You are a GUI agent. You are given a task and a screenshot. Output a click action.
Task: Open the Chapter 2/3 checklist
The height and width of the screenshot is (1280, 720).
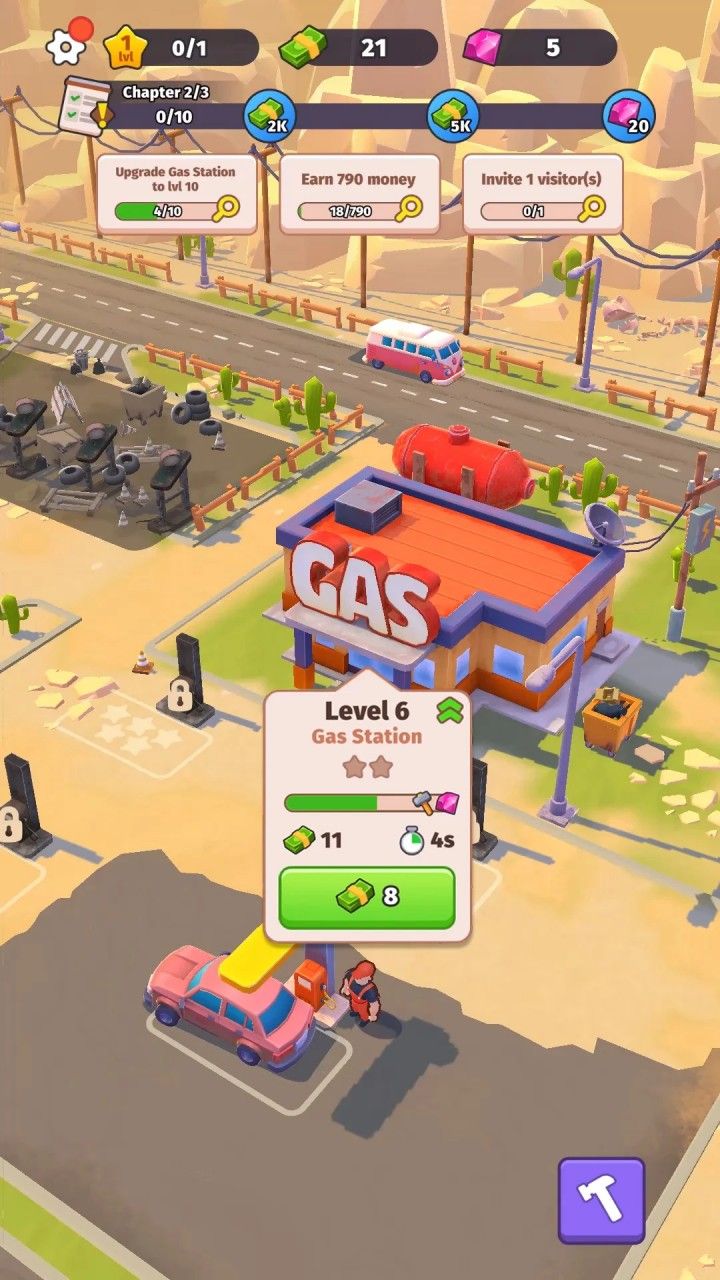click(x=88, y=106)
